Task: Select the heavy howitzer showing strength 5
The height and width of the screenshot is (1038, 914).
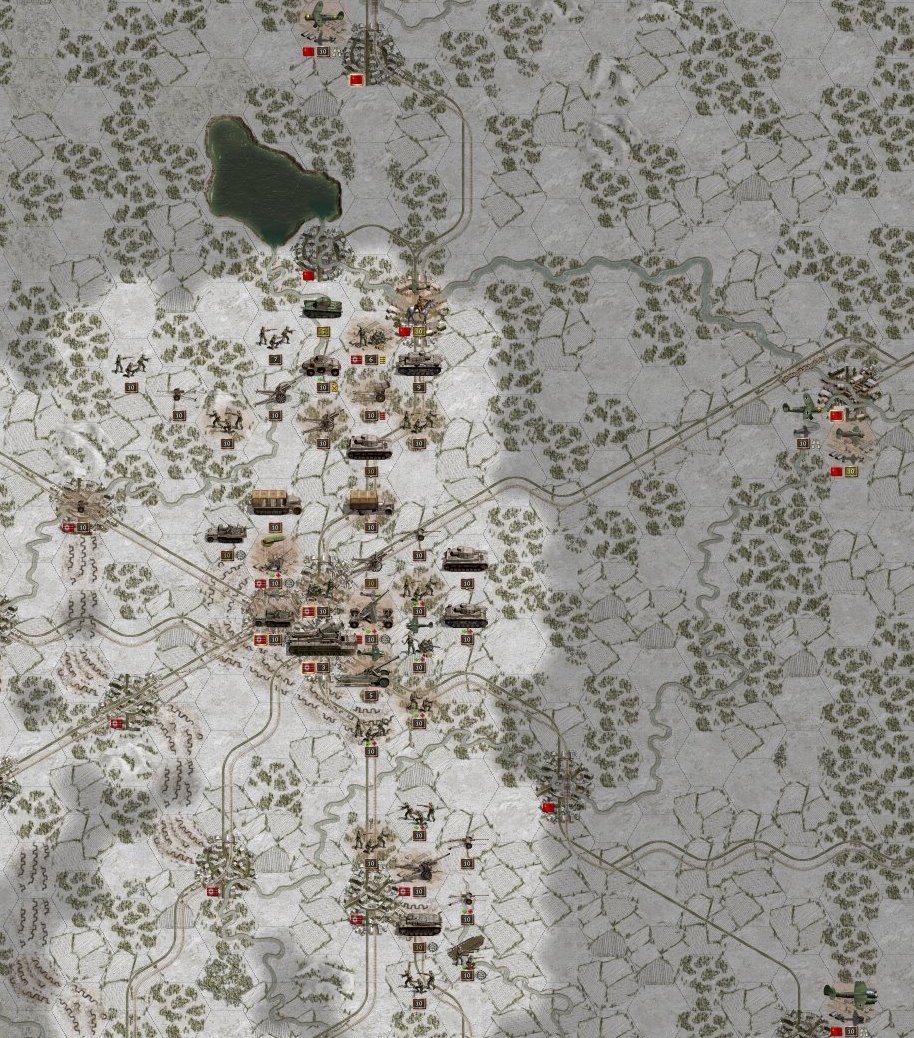Action: click(368, 675)
